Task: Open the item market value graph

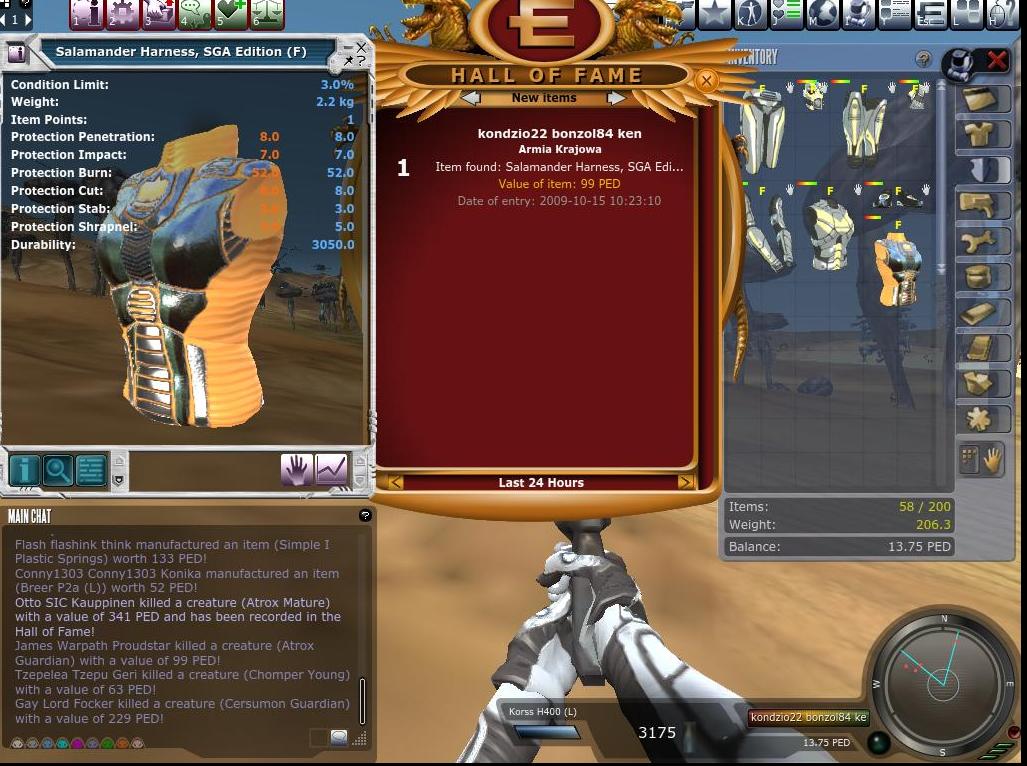Action: point(331,469)
